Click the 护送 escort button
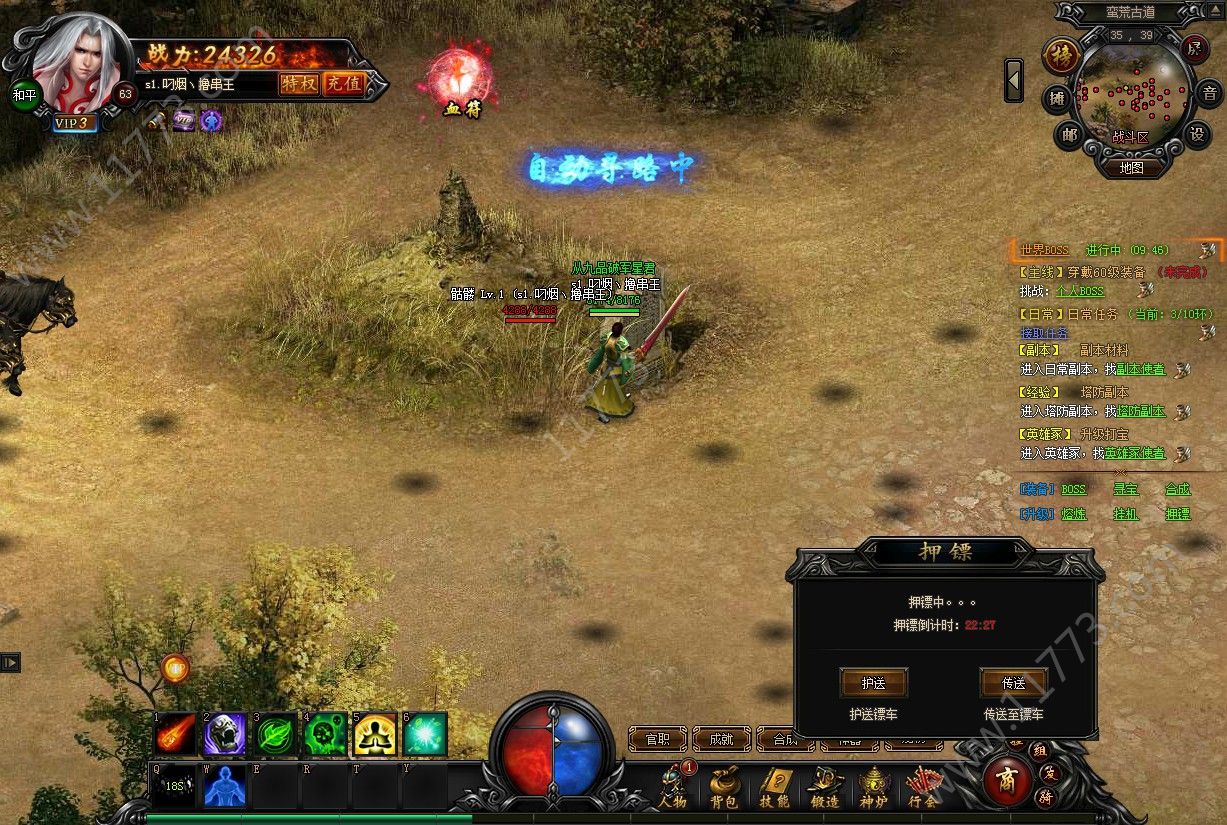This screenshot has width=1227, height=825. (873, 683)
